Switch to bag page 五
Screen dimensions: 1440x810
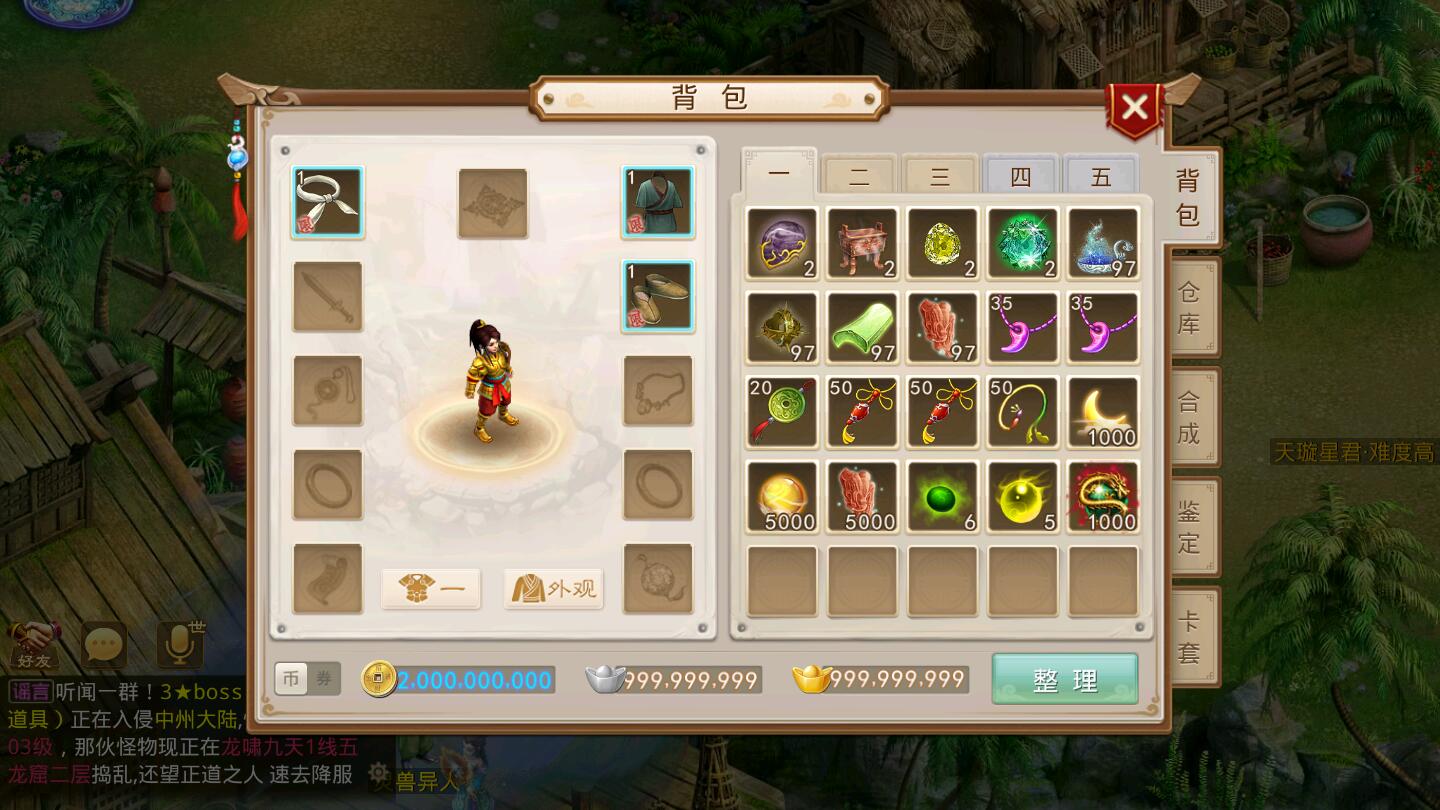tap(1101, 177)
